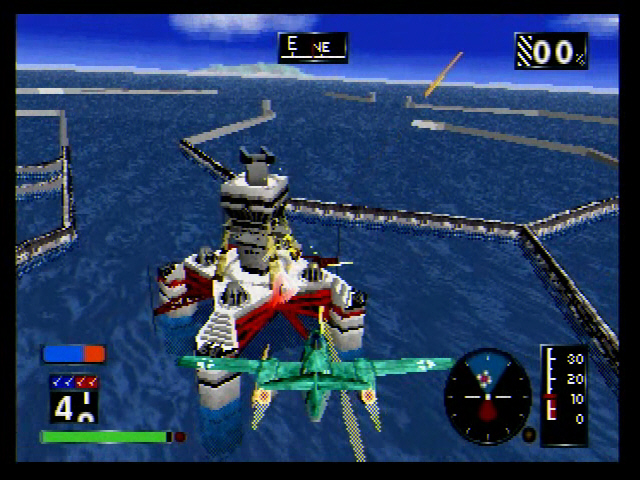Select the compass heading indicator
The height and width of the screenshot is (480, 640).
point(313,47)
